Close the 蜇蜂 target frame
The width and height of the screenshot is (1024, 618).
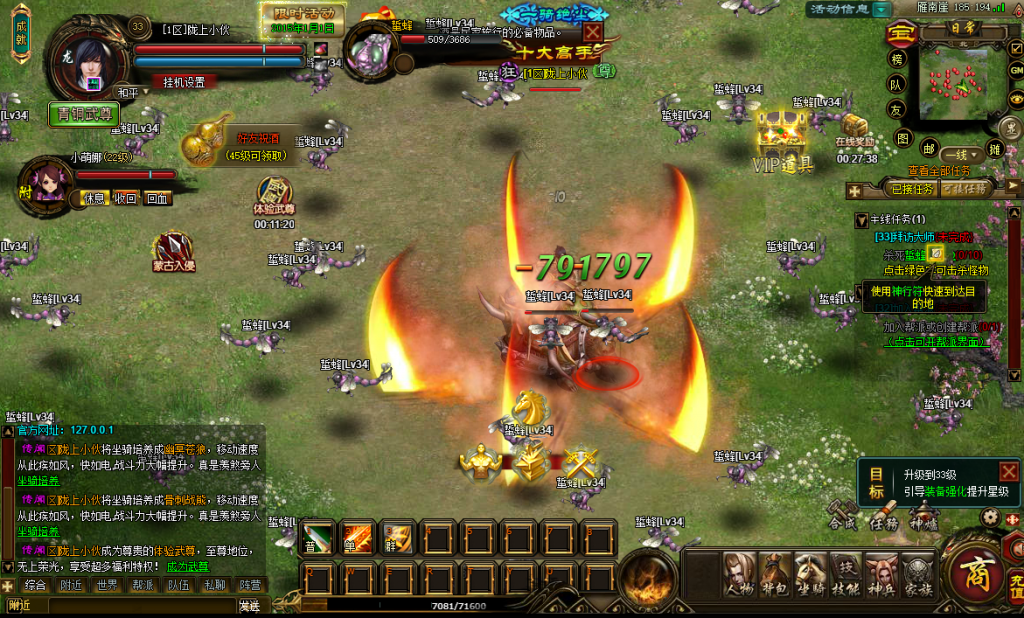pos(593,32)
